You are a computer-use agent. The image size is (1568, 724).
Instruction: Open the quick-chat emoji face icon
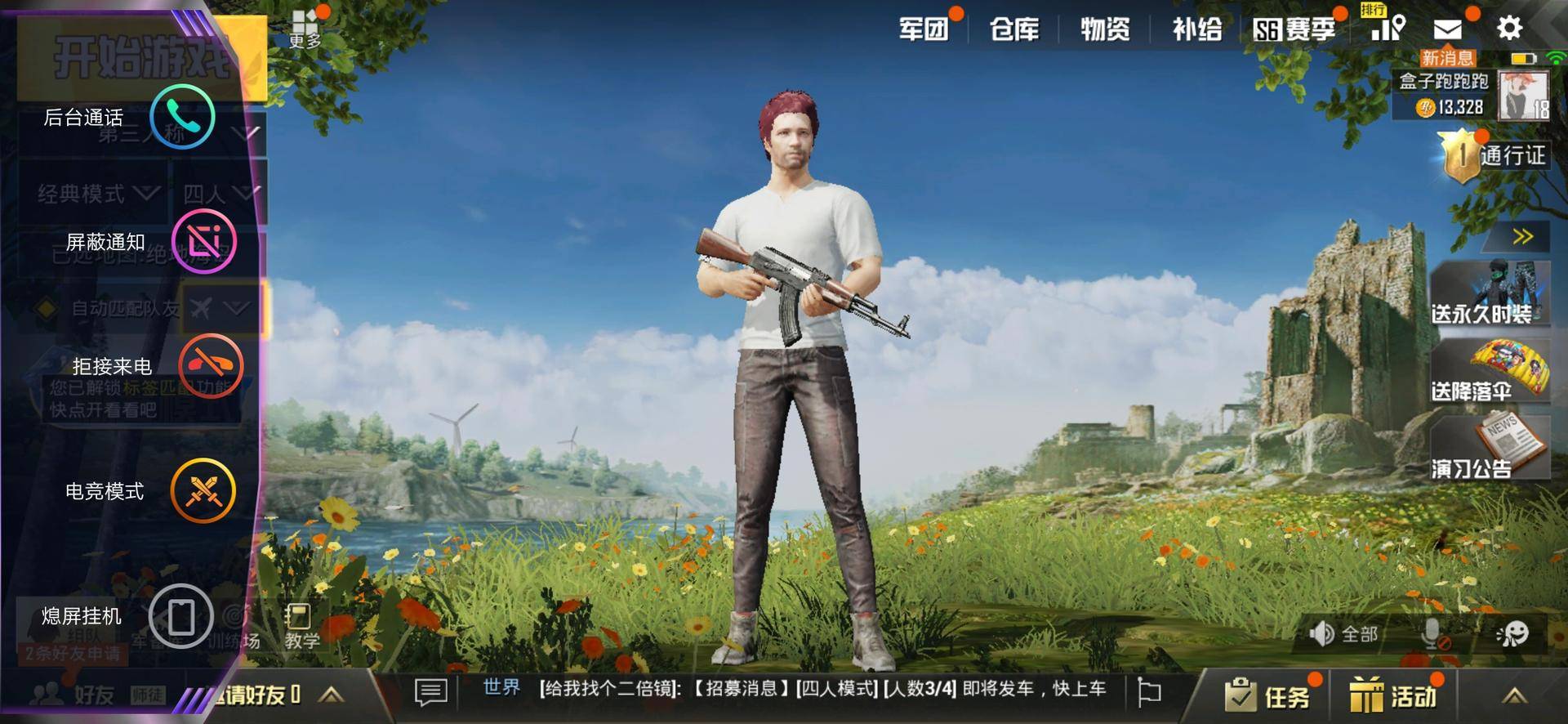[x=1517, y=633]
